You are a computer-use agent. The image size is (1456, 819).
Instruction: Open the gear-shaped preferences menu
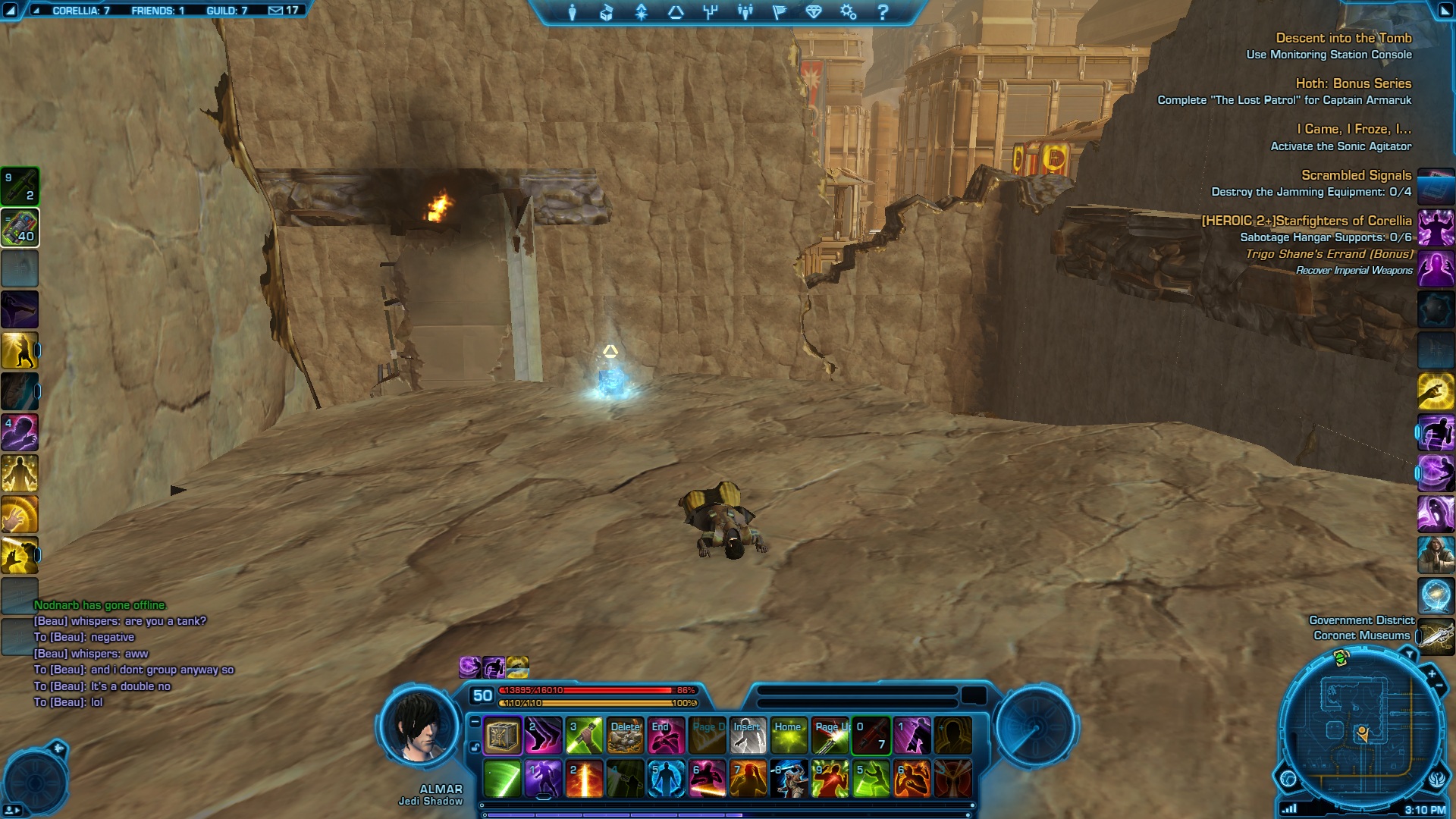point(848,12)
